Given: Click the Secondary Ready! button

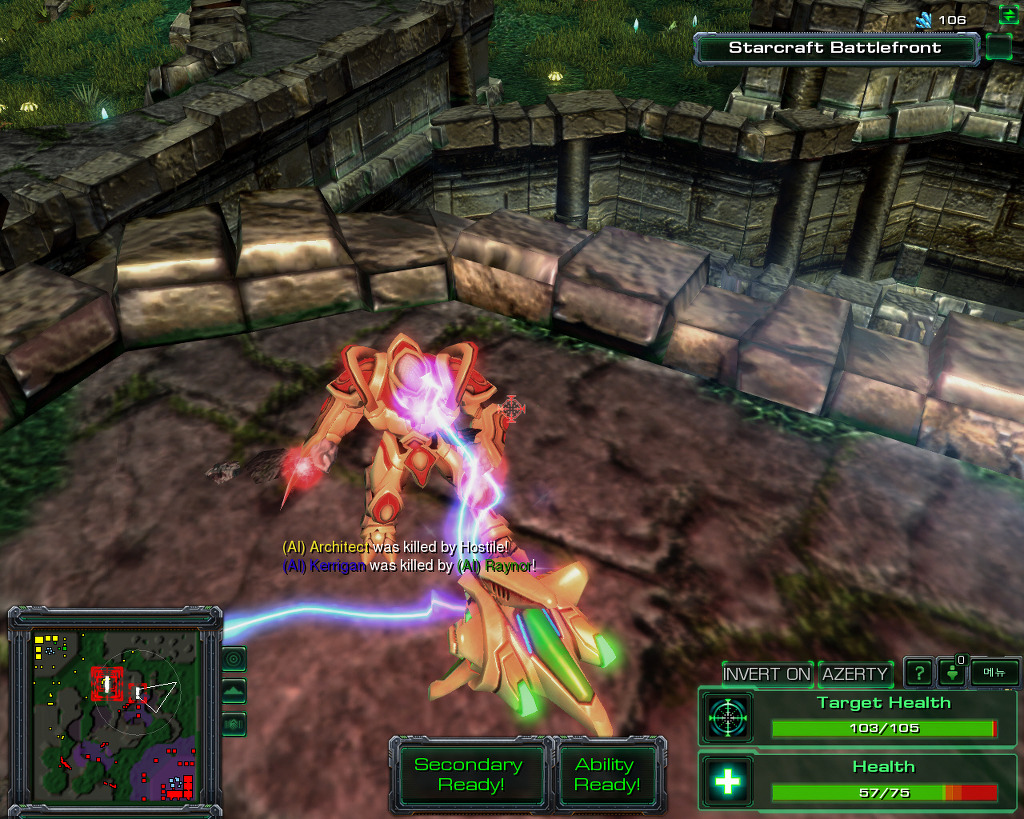Looking at the screenshot, I should tap(469, 775).
